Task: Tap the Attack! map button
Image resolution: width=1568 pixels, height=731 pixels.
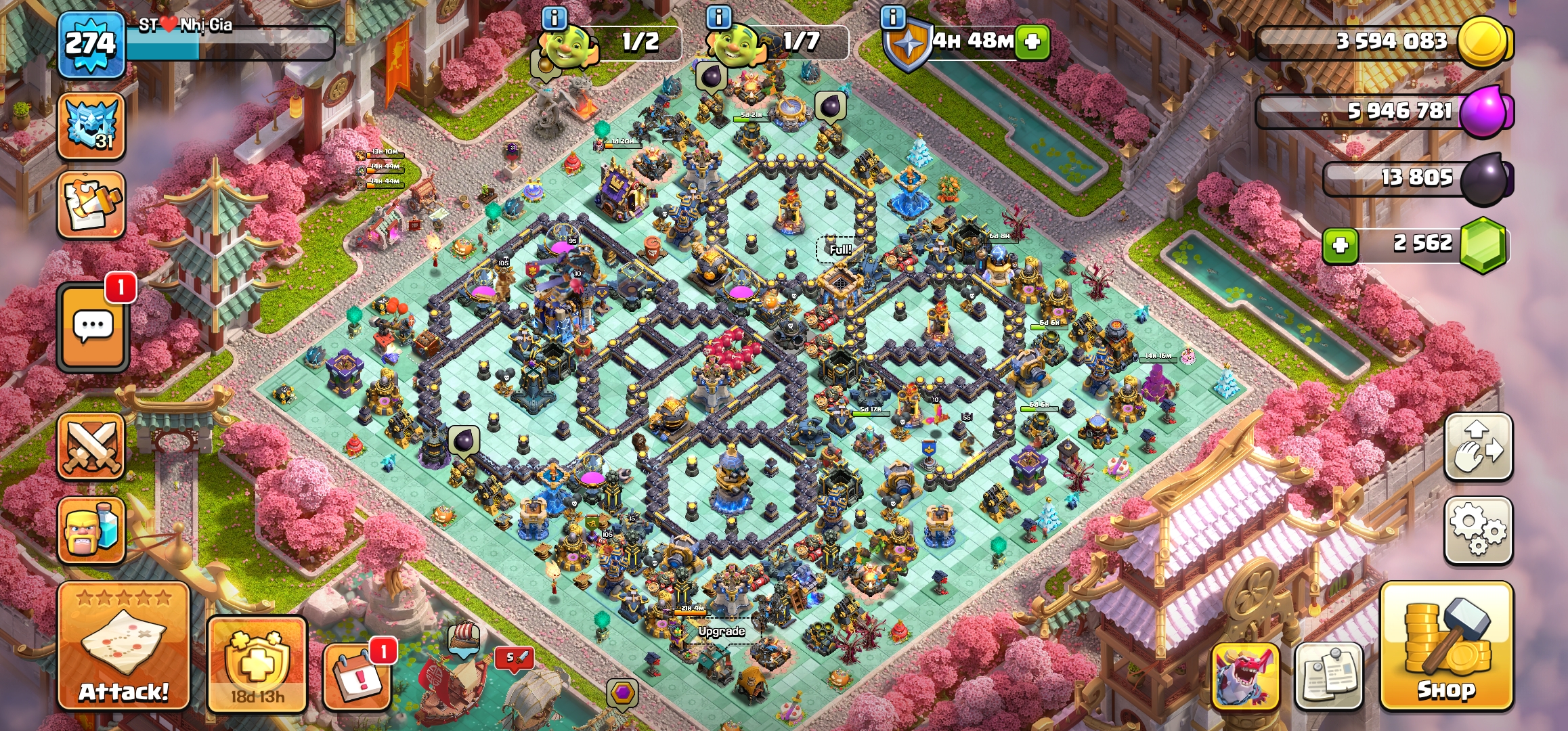Action: tap(123, 646)
